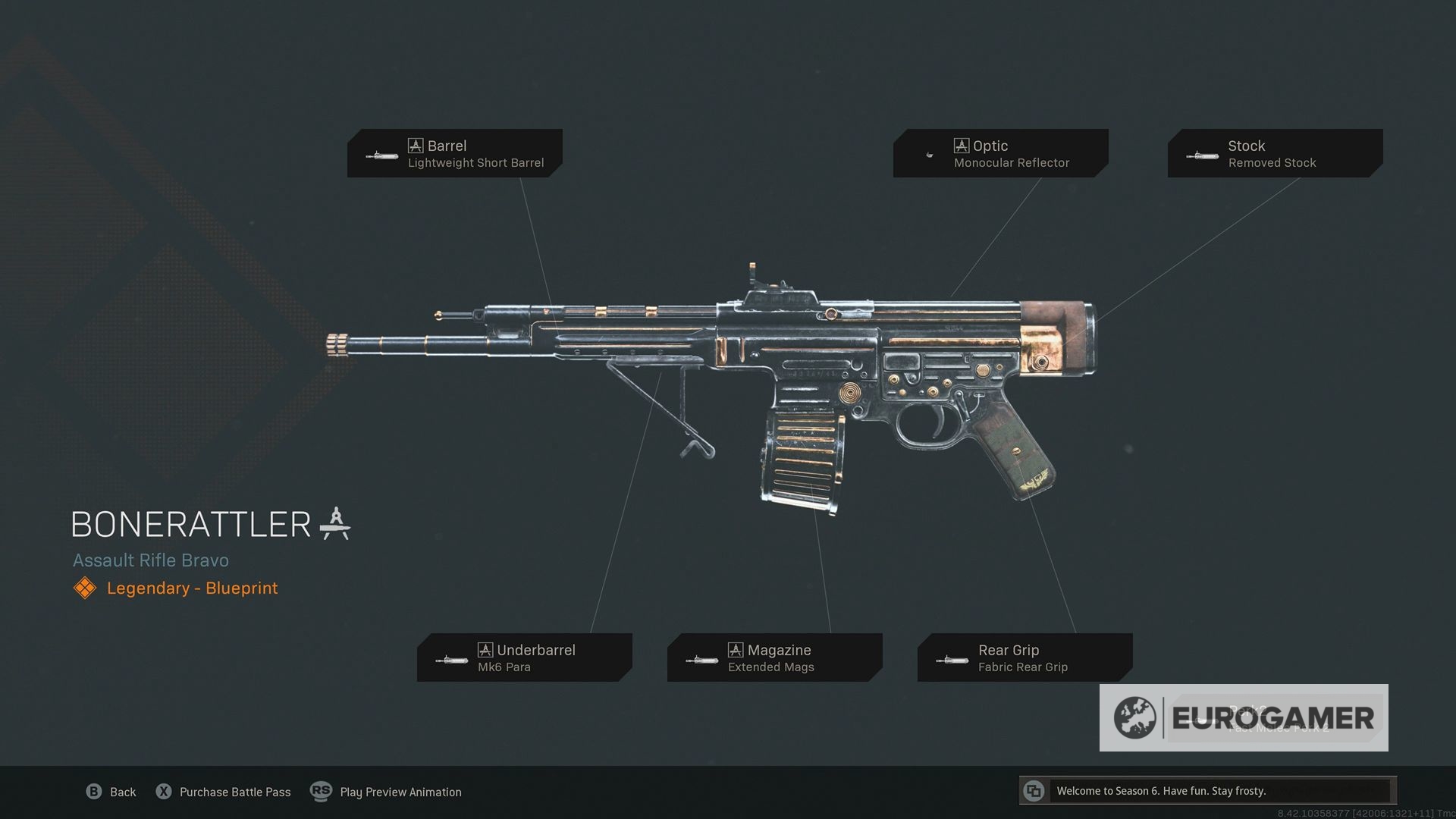The height and width of the screenshot is (819, 1456).
Task: Activate Play Preview Animation
Action: [x=387, y=792]
